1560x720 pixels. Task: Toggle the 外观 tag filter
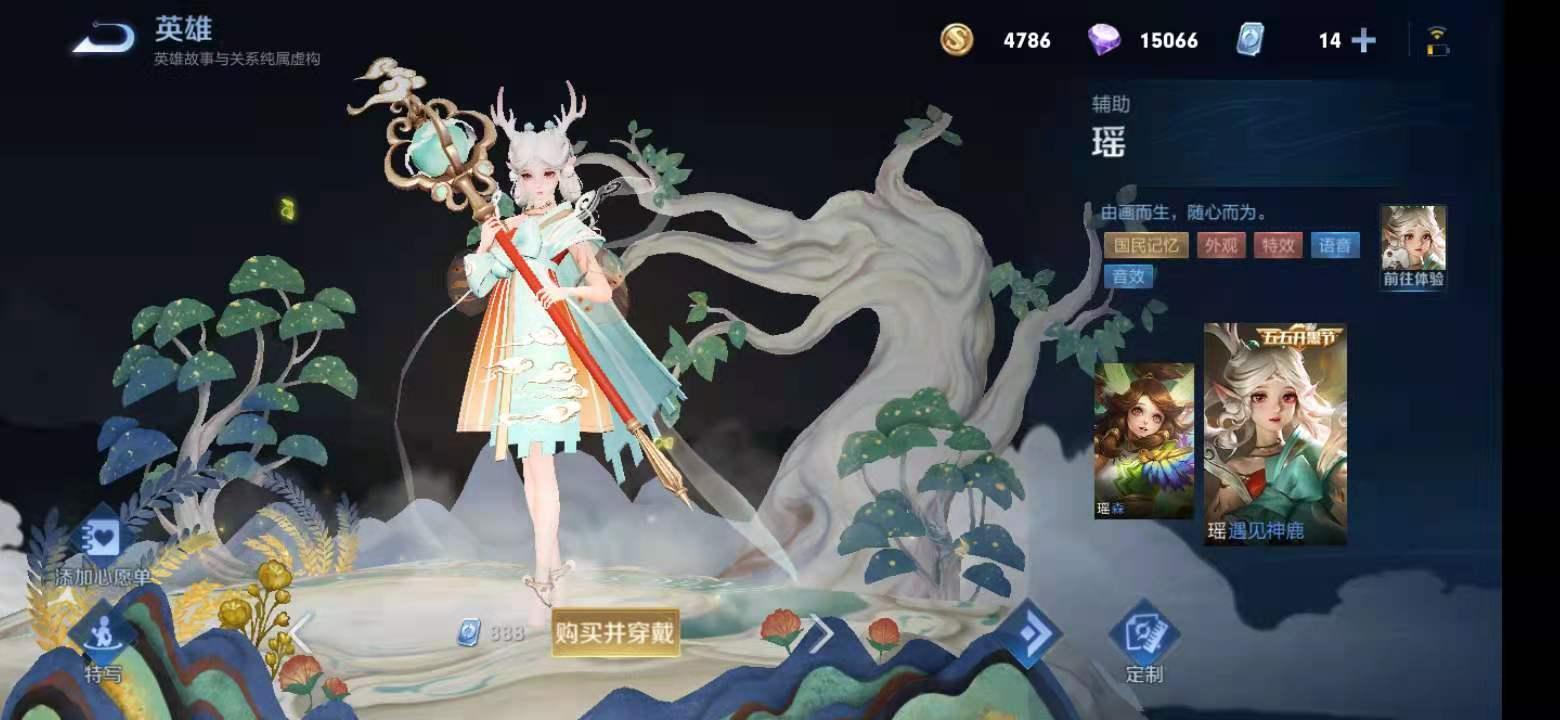(x=1222, y=245)
